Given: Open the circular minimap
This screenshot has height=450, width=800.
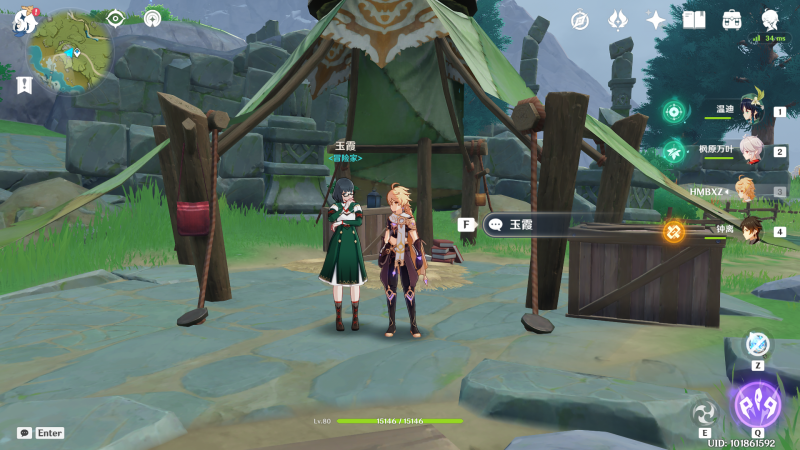Looking at the screenshot, I should tap(71, 50).
